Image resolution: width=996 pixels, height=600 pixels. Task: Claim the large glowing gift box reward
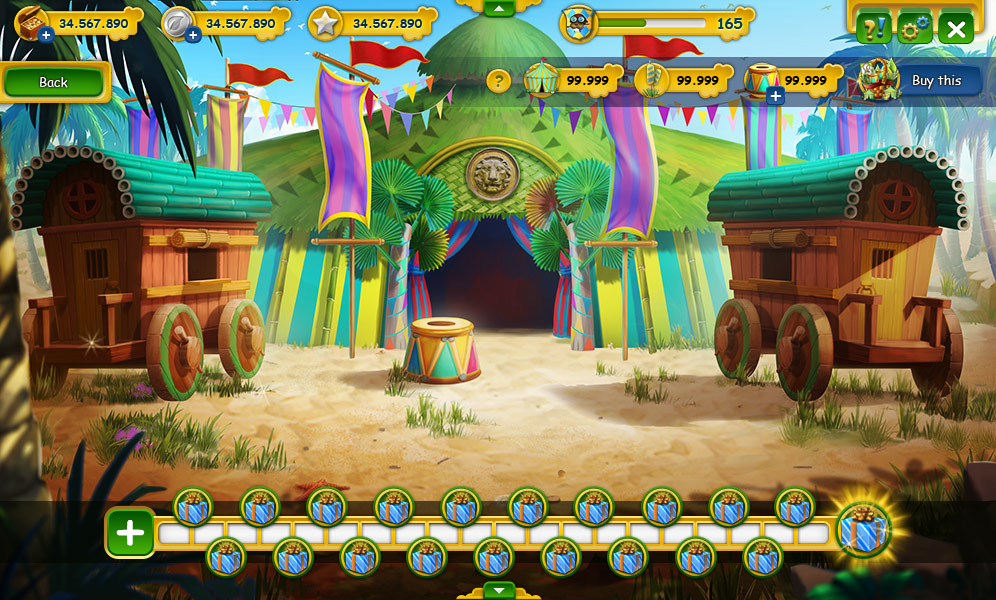(x=862, y=530)
